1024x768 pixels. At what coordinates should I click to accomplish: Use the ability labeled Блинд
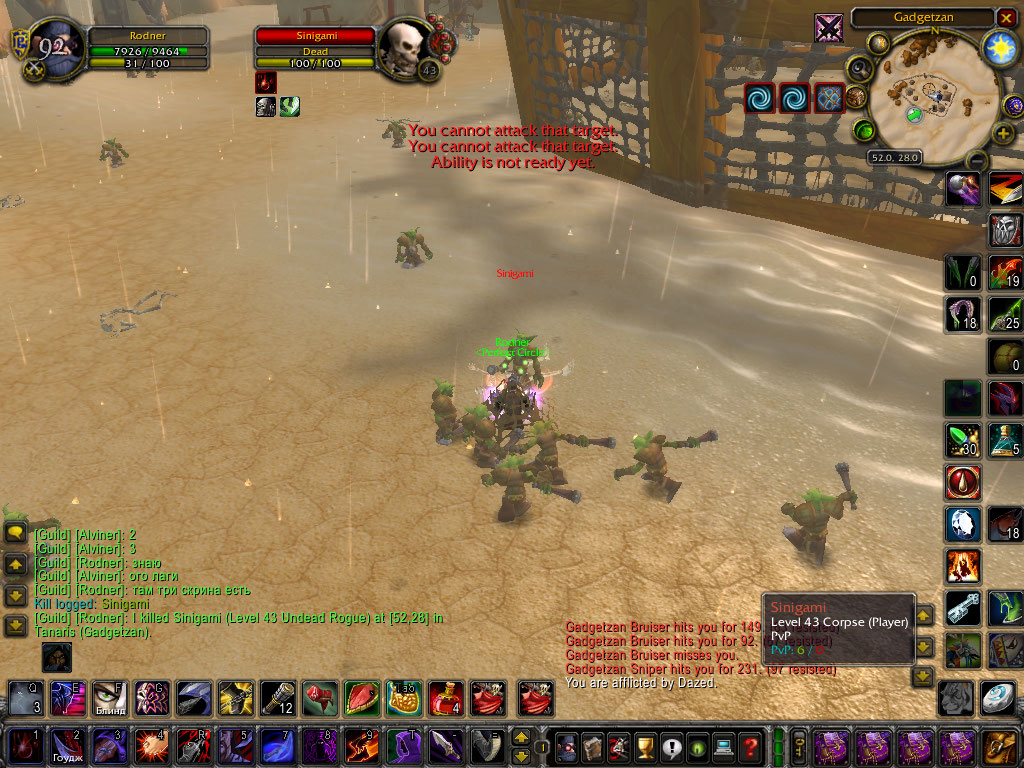(109, 698)
